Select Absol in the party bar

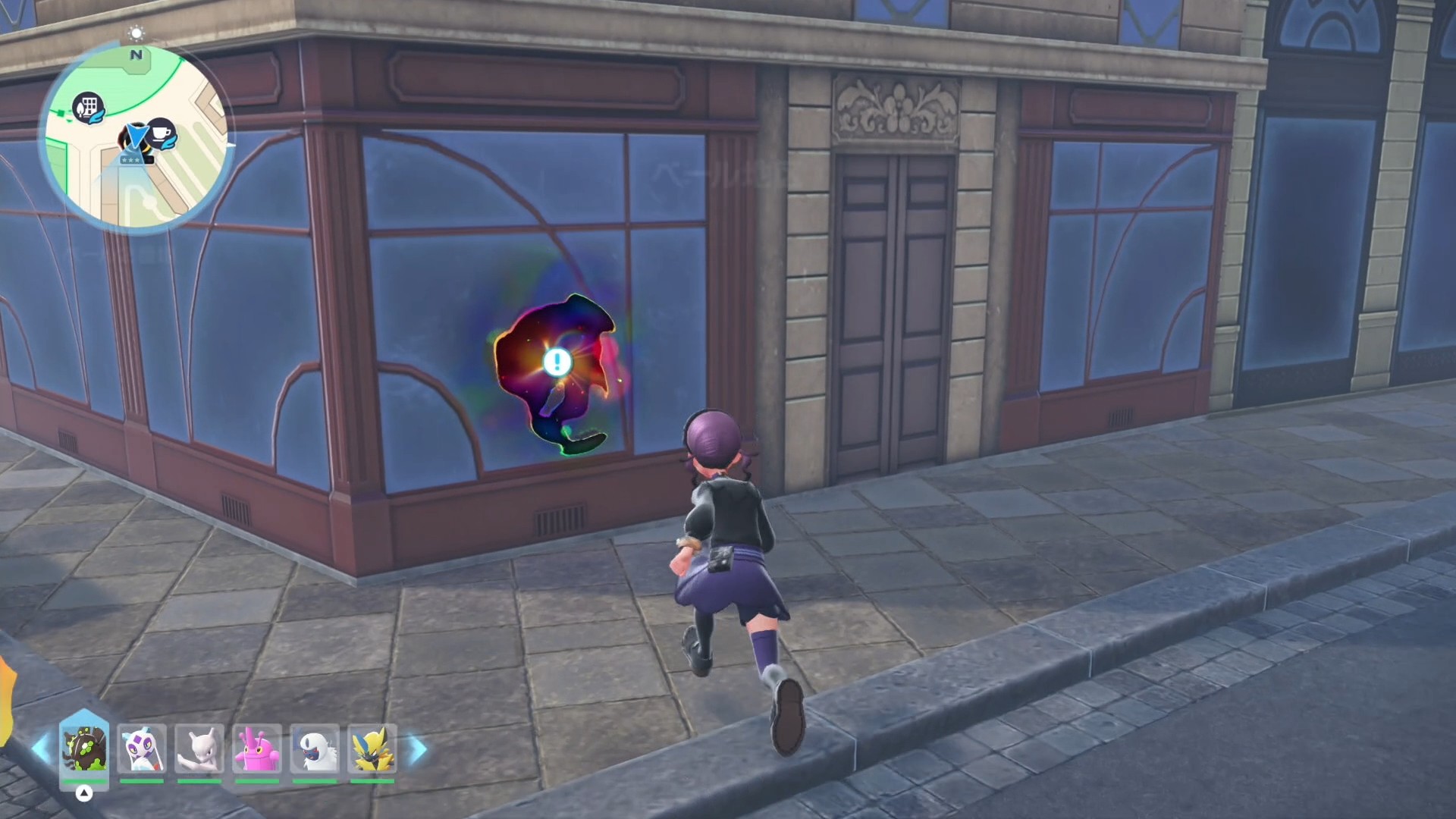(315, 749)
